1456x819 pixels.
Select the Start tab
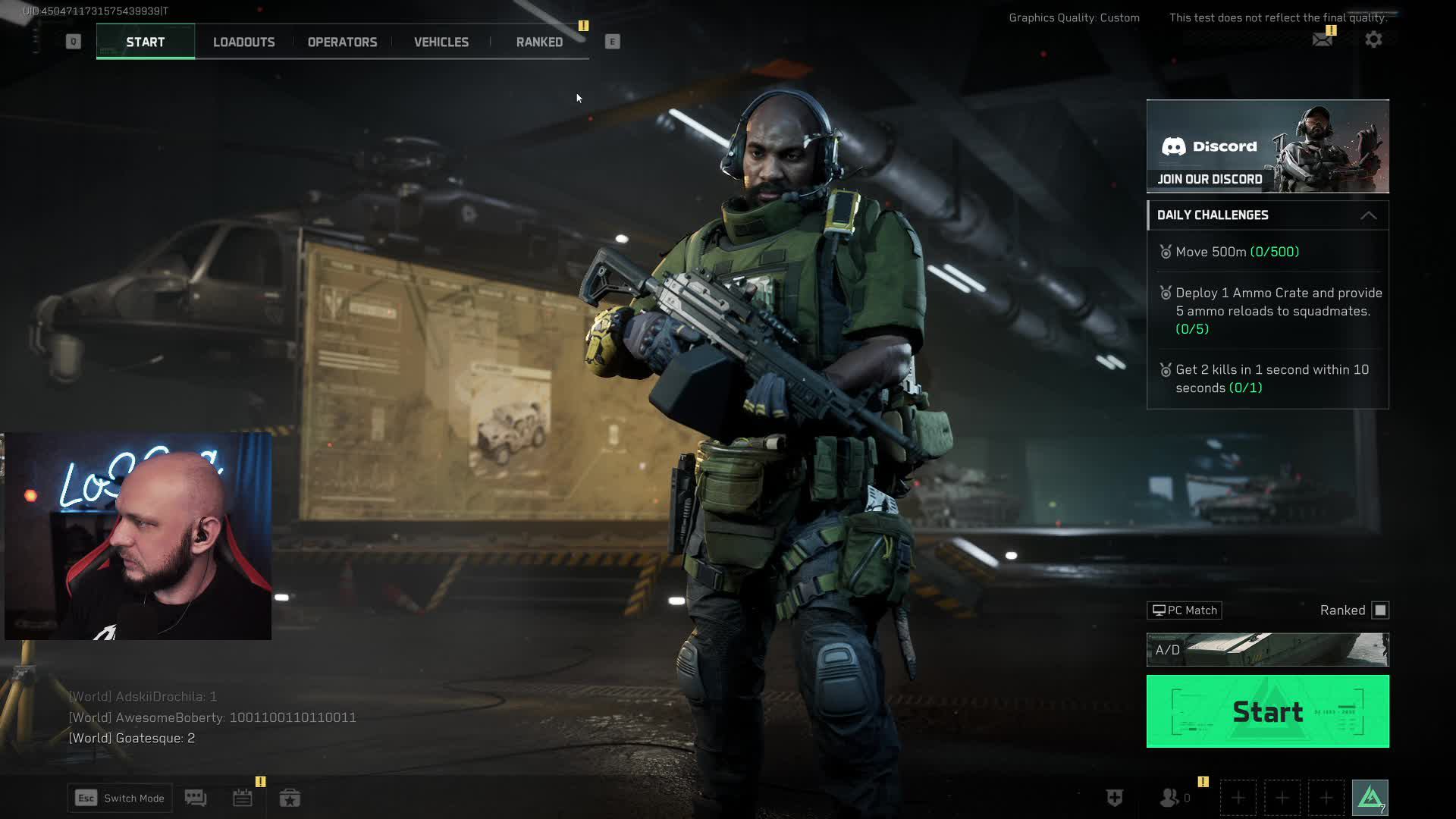tap(146, 42)
